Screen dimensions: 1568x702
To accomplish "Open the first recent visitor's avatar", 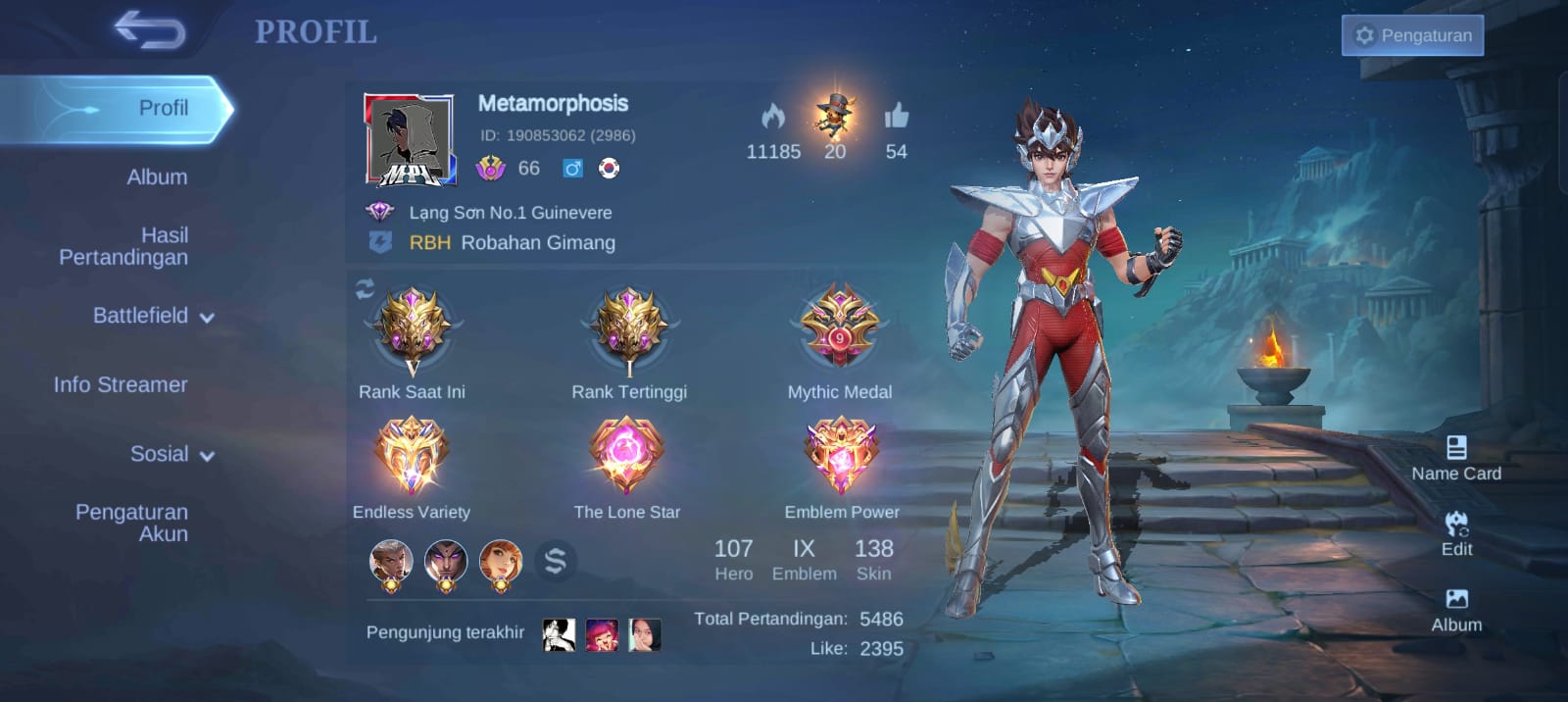I will point(559,634).
